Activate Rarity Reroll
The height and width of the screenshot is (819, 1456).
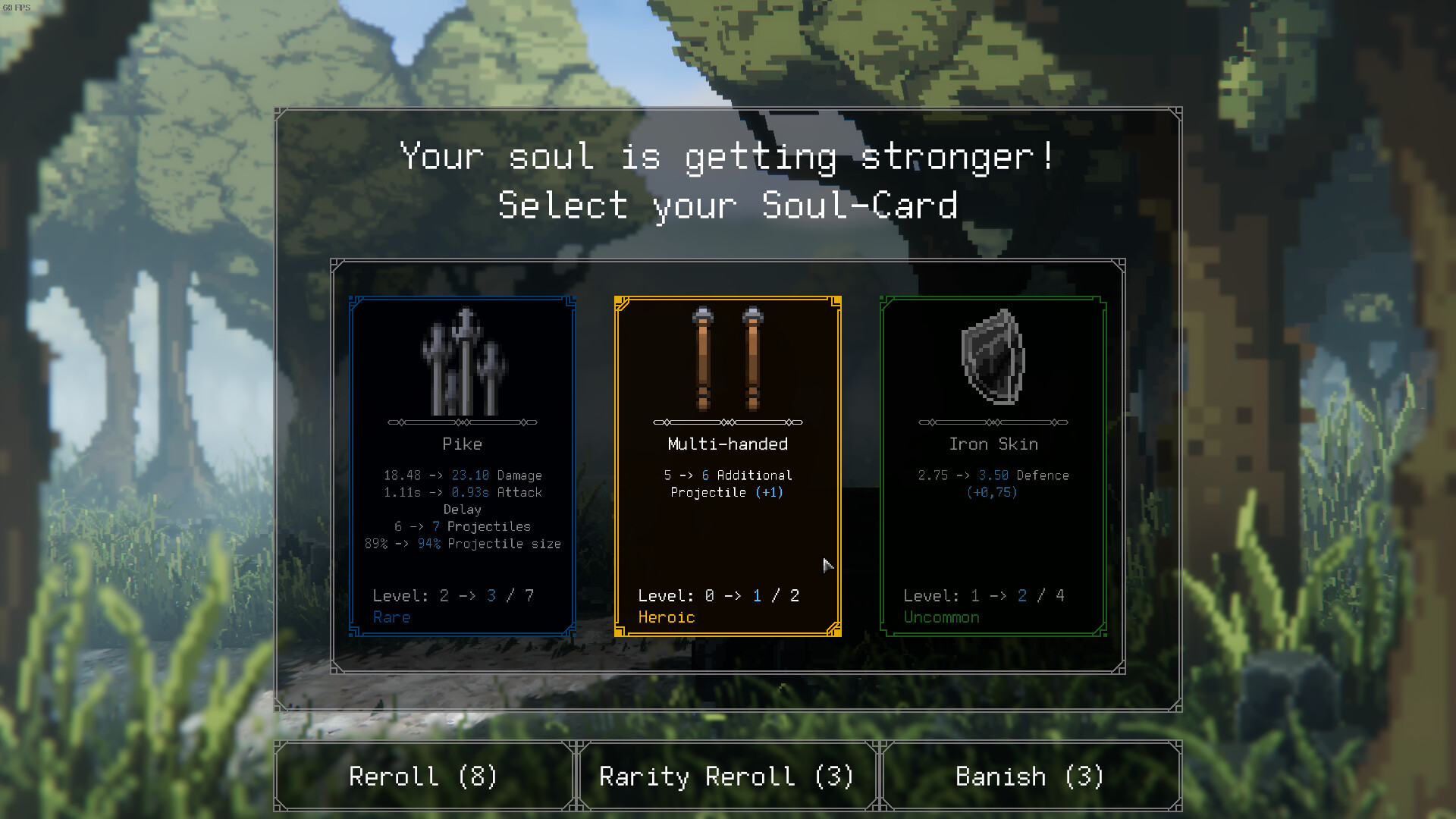tap(726, 776)
